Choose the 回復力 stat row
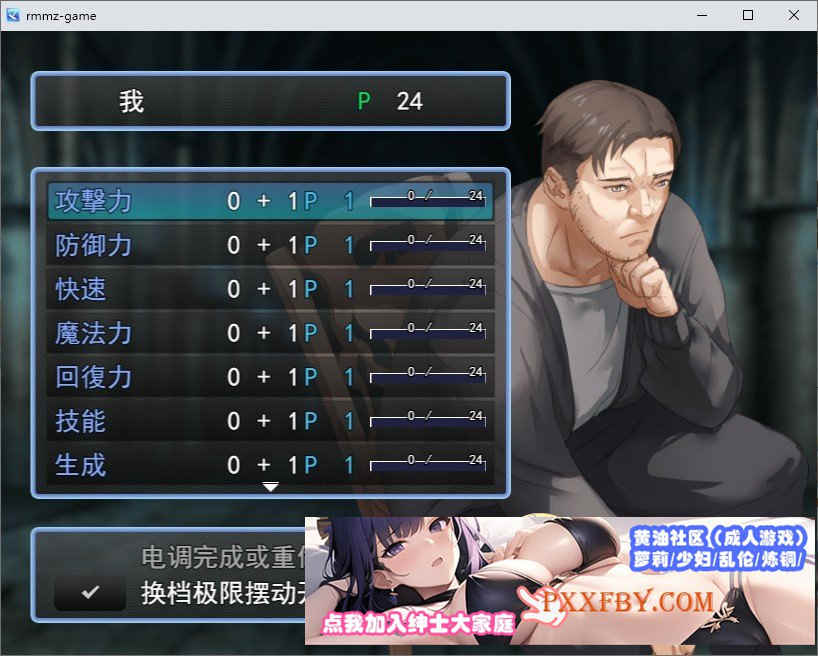Screen dimensions: 818x656 click(270, 377)
